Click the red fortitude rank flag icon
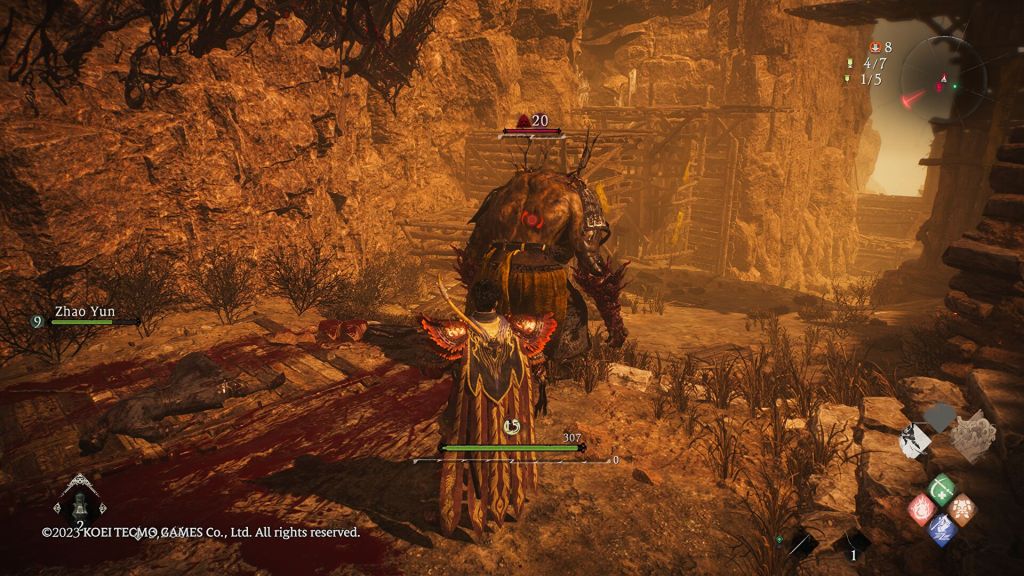The image size is (1024, 576). [x=876, y=47]
